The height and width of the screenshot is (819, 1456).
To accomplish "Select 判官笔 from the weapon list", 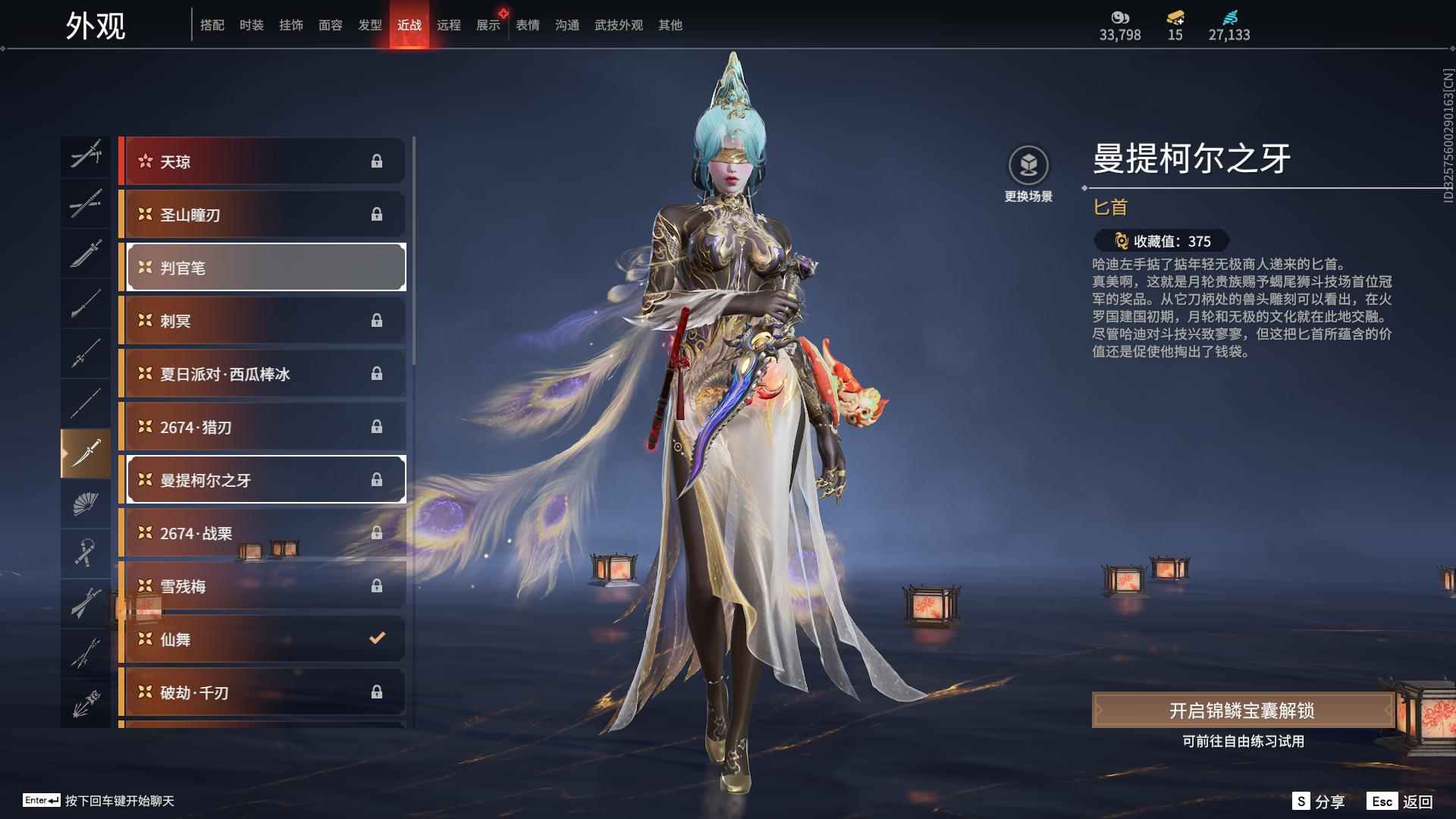I will tap(265, 267).
